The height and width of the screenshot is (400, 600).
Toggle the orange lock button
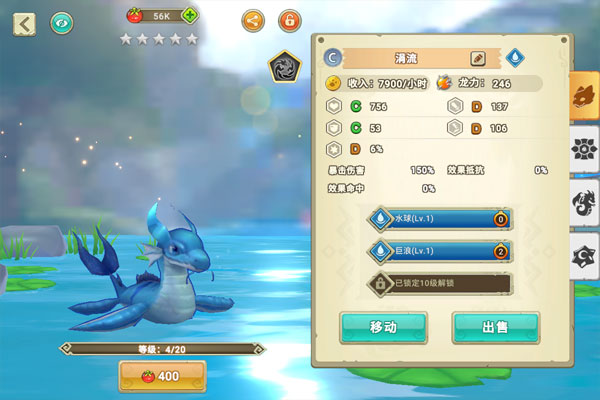290,20
